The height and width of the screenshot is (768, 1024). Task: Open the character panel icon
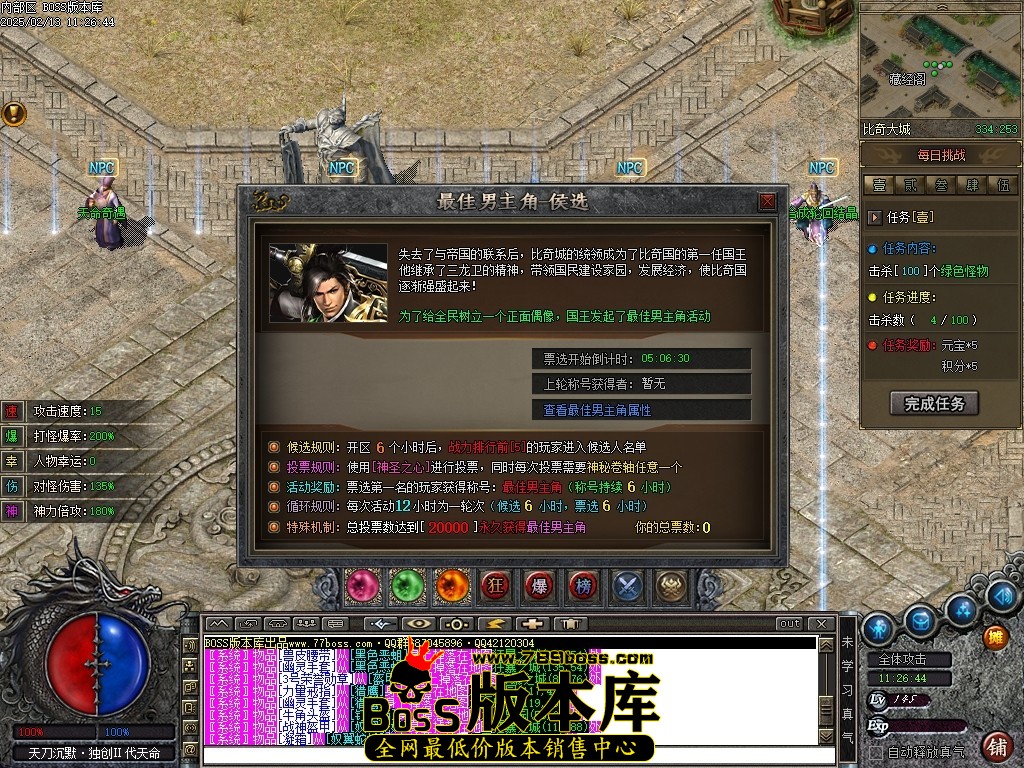(878, 627)
